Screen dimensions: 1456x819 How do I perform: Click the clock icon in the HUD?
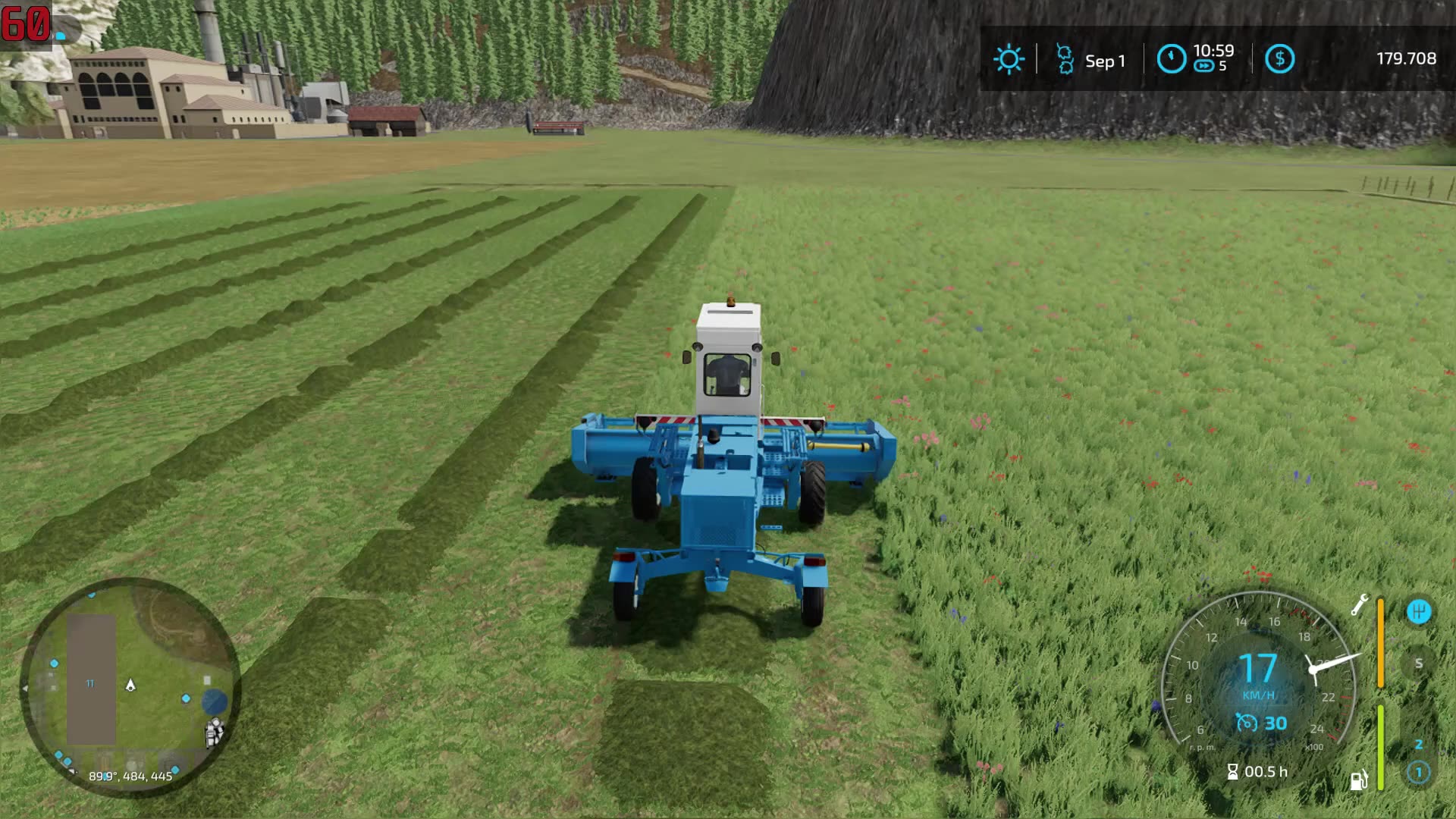pos(1172,59)
